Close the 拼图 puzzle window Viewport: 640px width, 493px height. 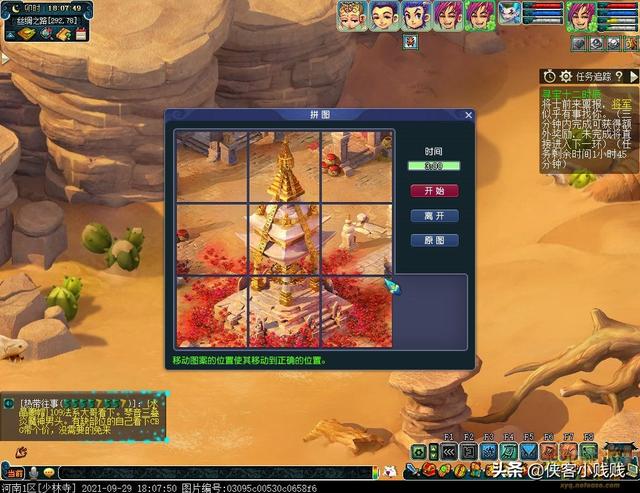click(467, 115)
